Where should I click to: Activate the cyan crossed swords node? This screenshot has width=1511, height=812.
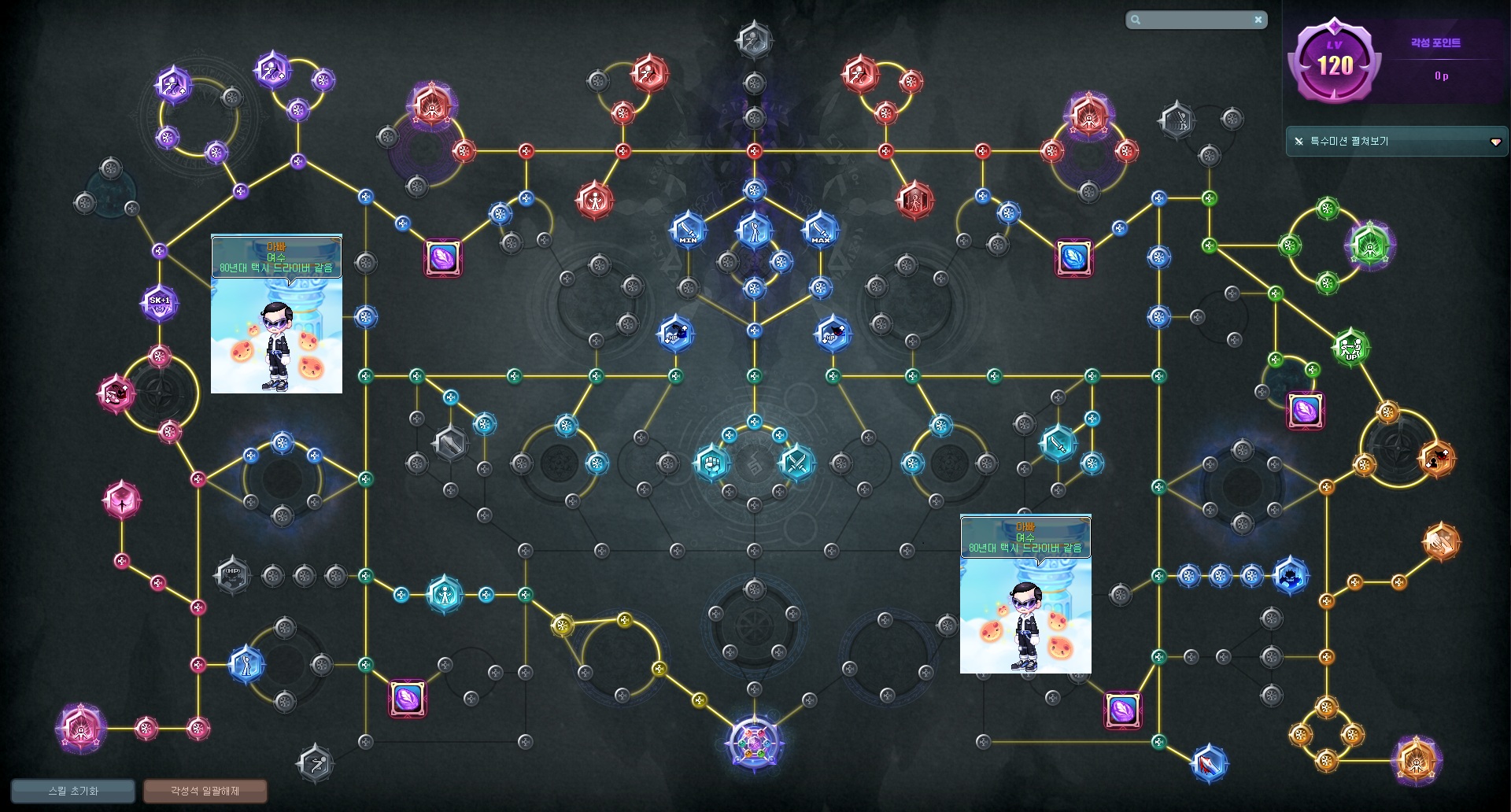click(x=796, y=463)
